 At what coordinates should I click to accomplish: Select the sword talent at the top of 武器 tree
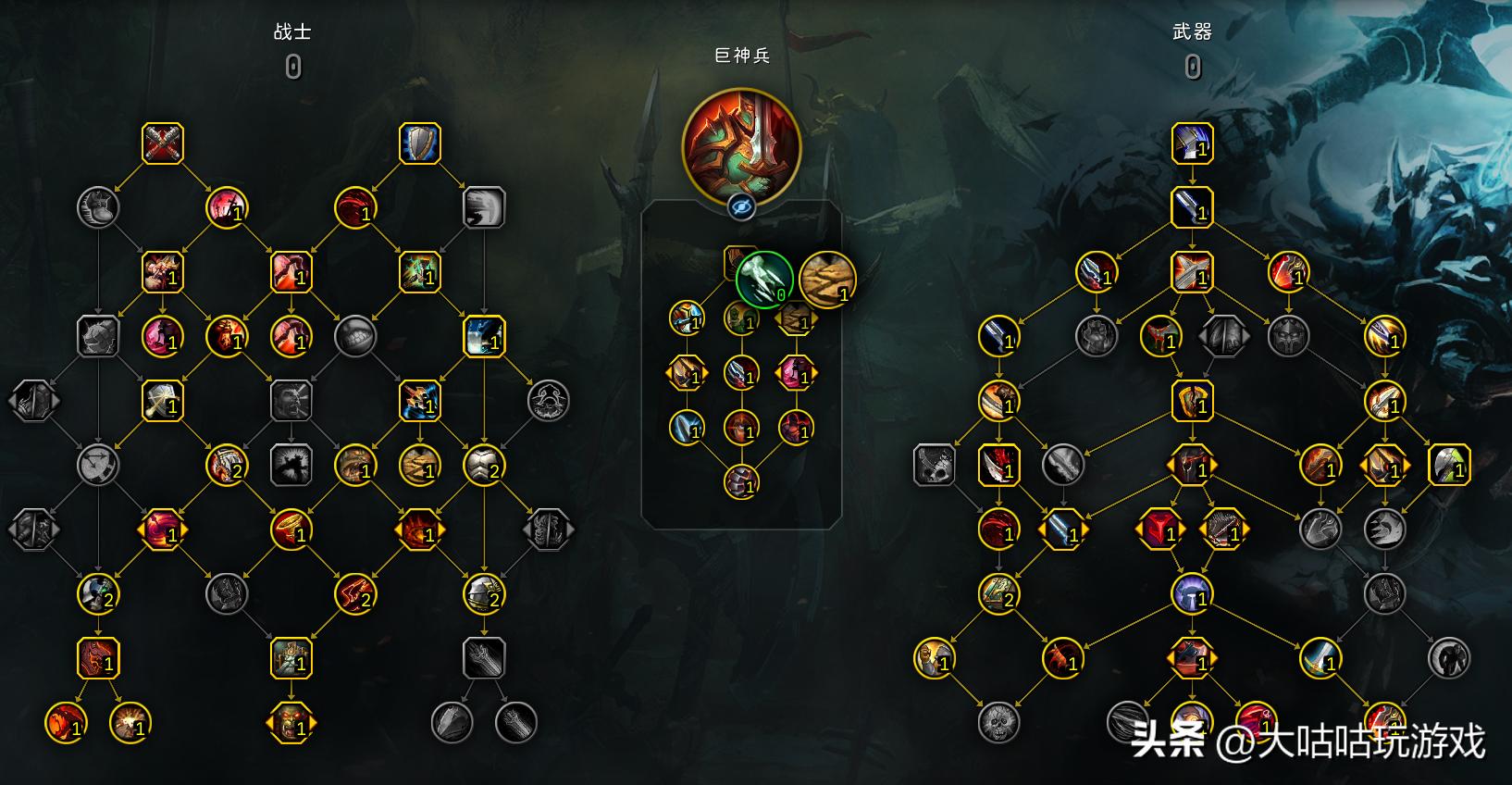click(x=1193, y=143)
